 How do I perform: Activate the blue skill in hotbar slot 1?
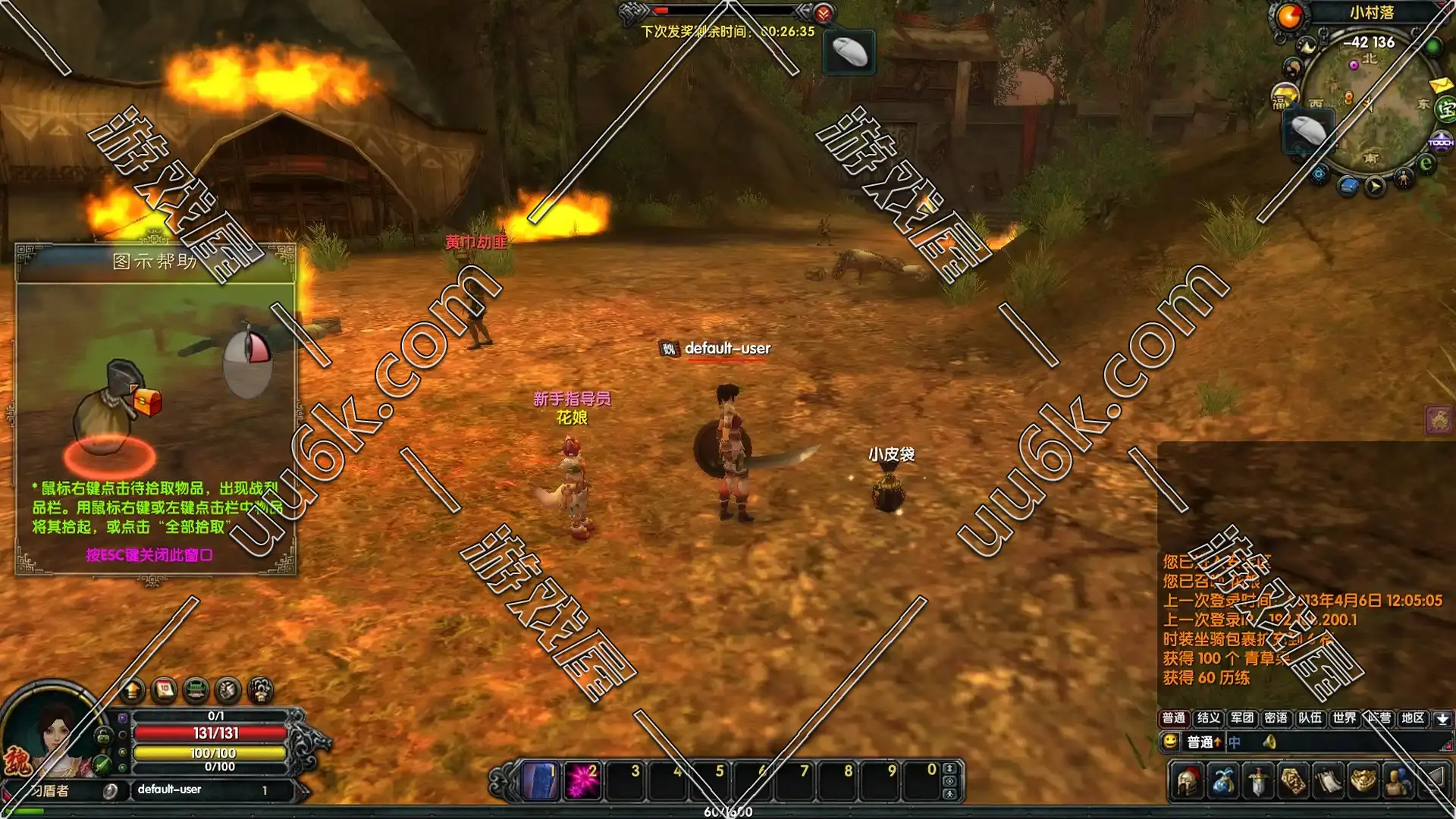click(540, 780)
